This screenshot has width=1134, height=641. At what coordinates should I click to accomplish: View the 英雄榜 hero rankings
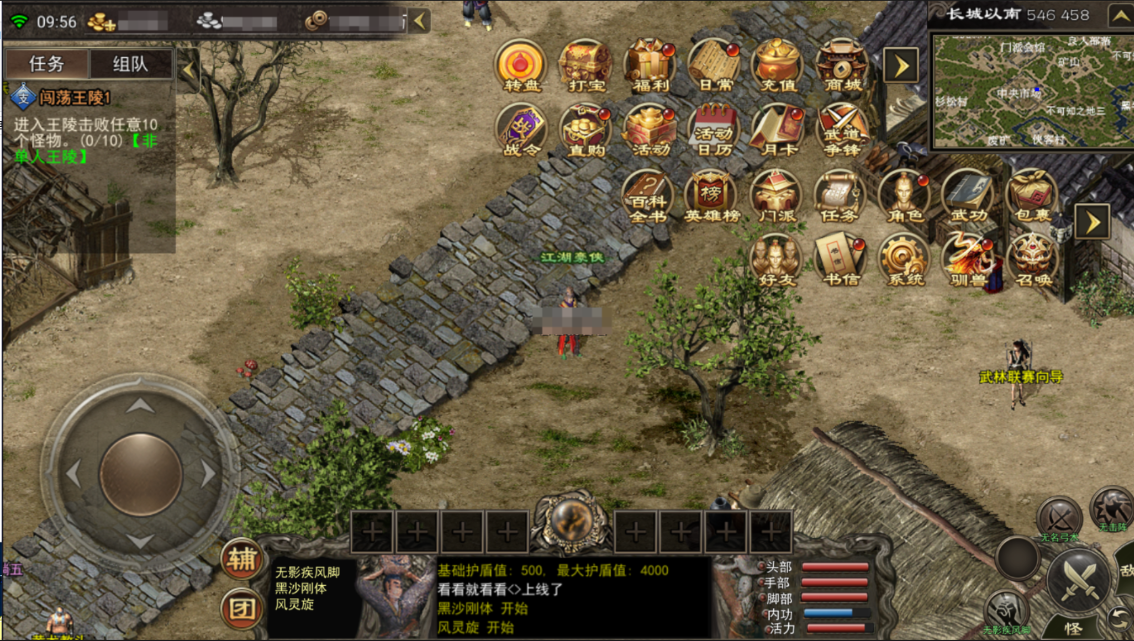(x=711, y=196)
